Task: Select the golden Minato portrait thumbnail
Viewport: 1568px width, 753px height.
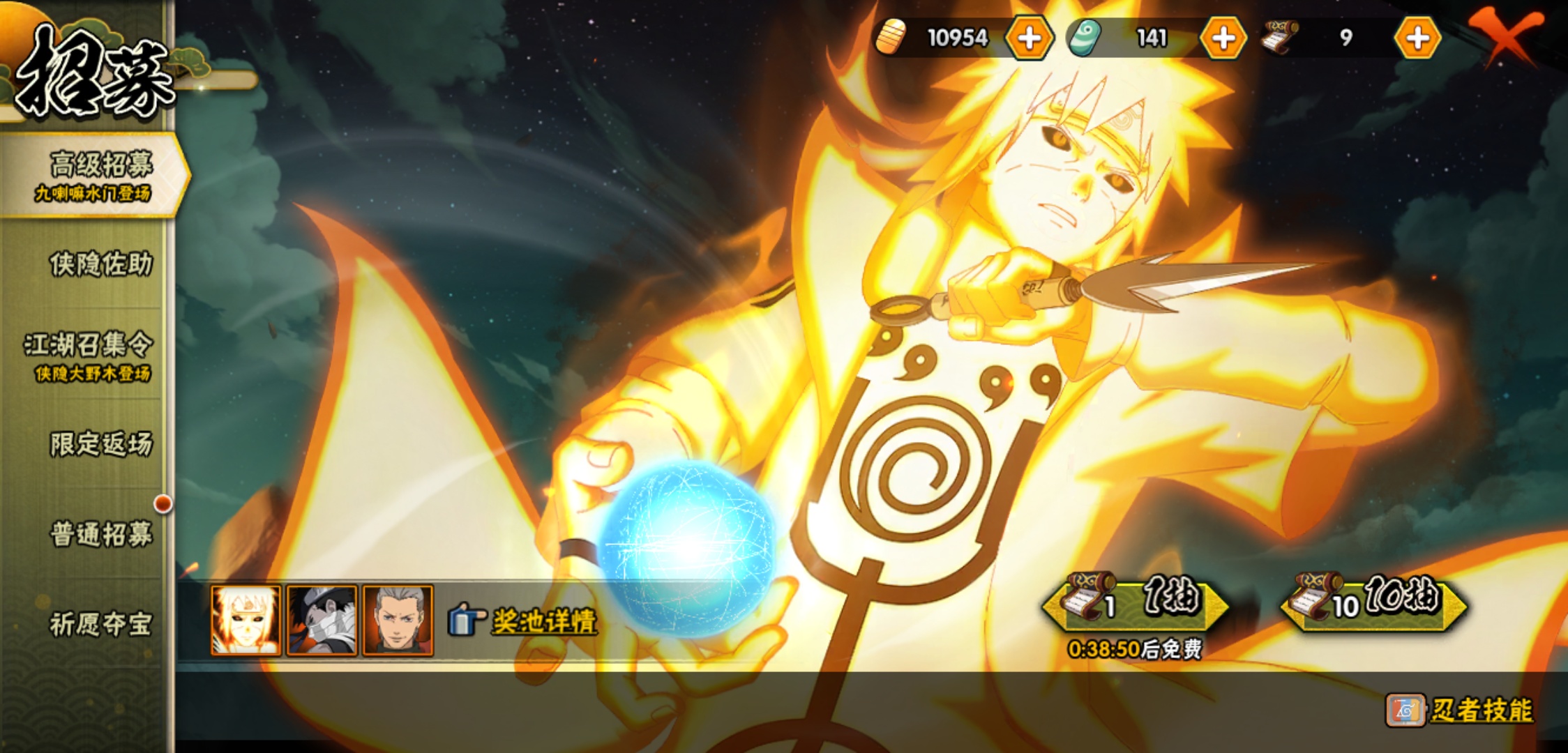Action: [x=246, y=621]
